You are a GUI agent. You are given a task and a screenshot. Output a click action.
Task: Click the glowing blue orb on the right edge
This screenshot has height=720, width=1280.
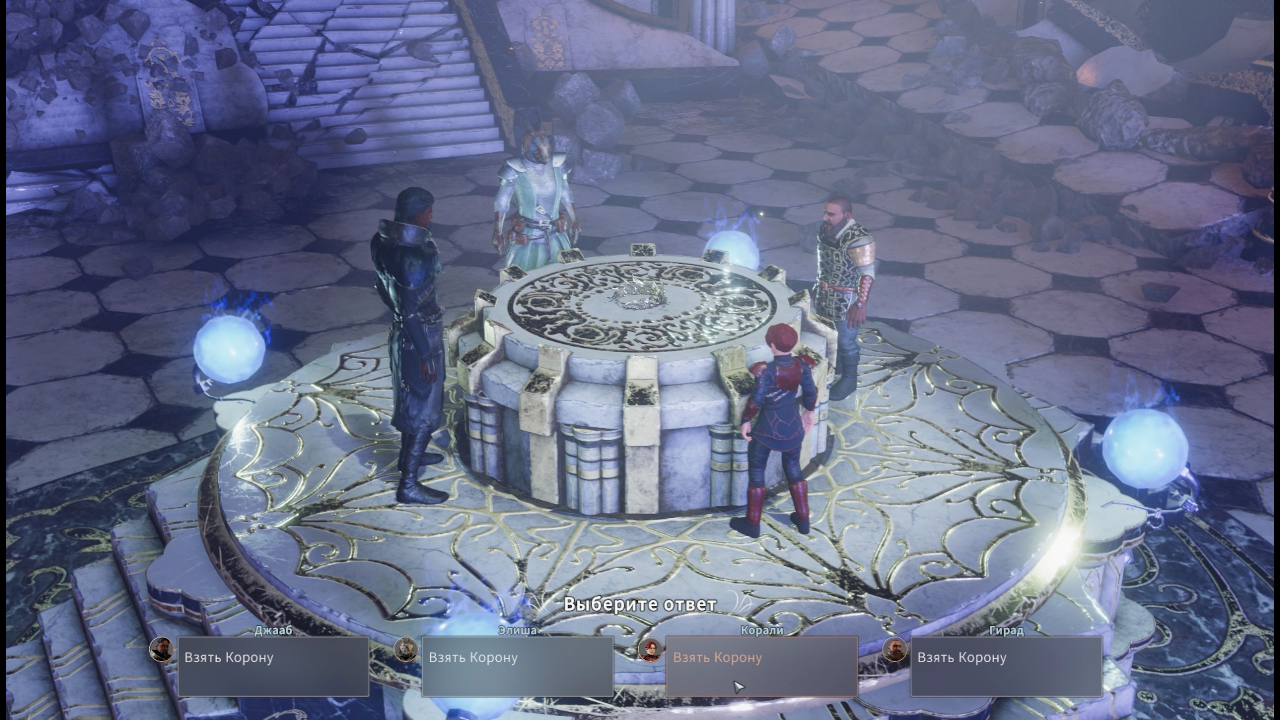point(1146,449)
